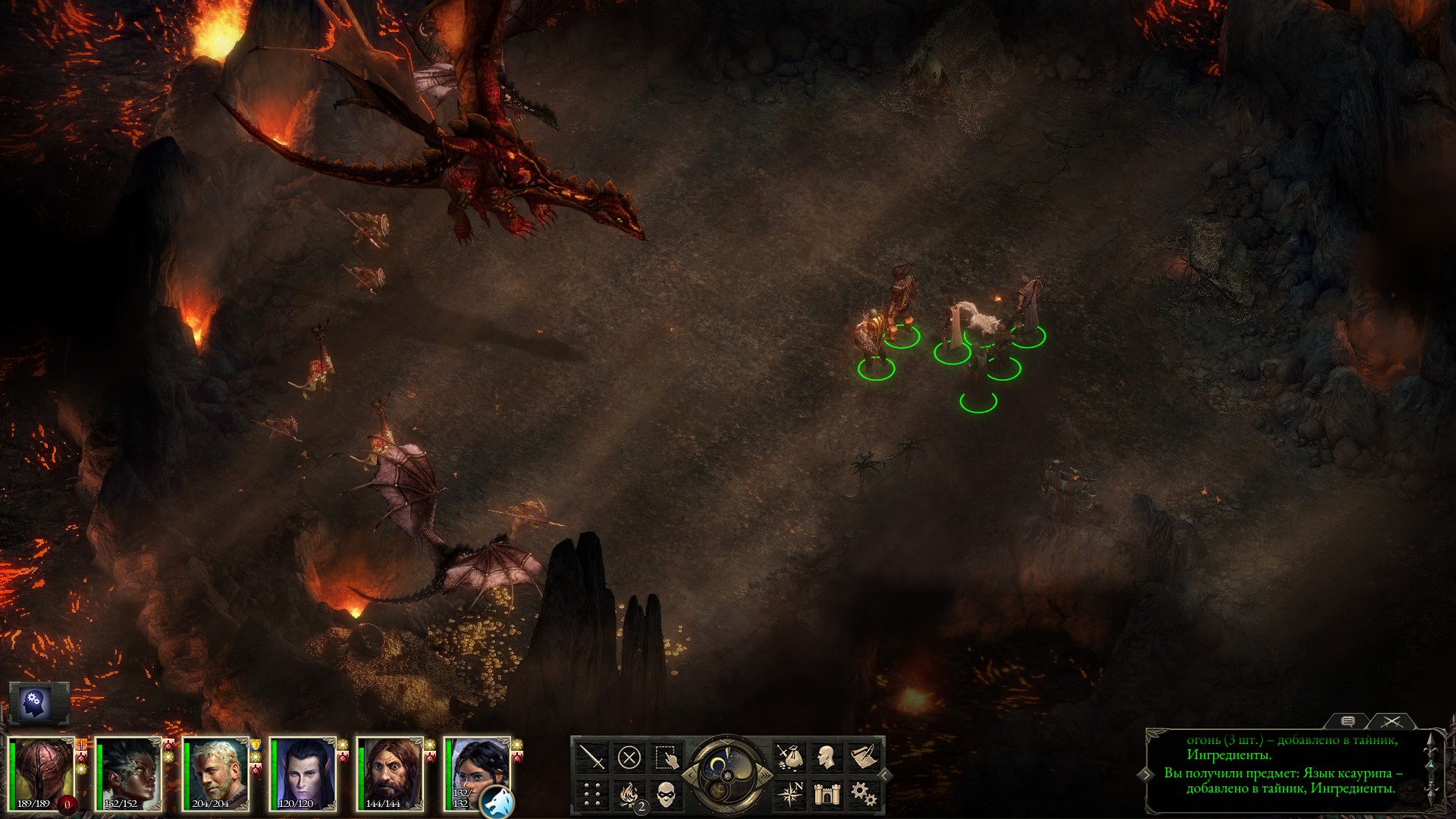The height and width of the screenshot is (819, 1456).
Task: Open the map with the compass icon
Action: tap(789, 794)
